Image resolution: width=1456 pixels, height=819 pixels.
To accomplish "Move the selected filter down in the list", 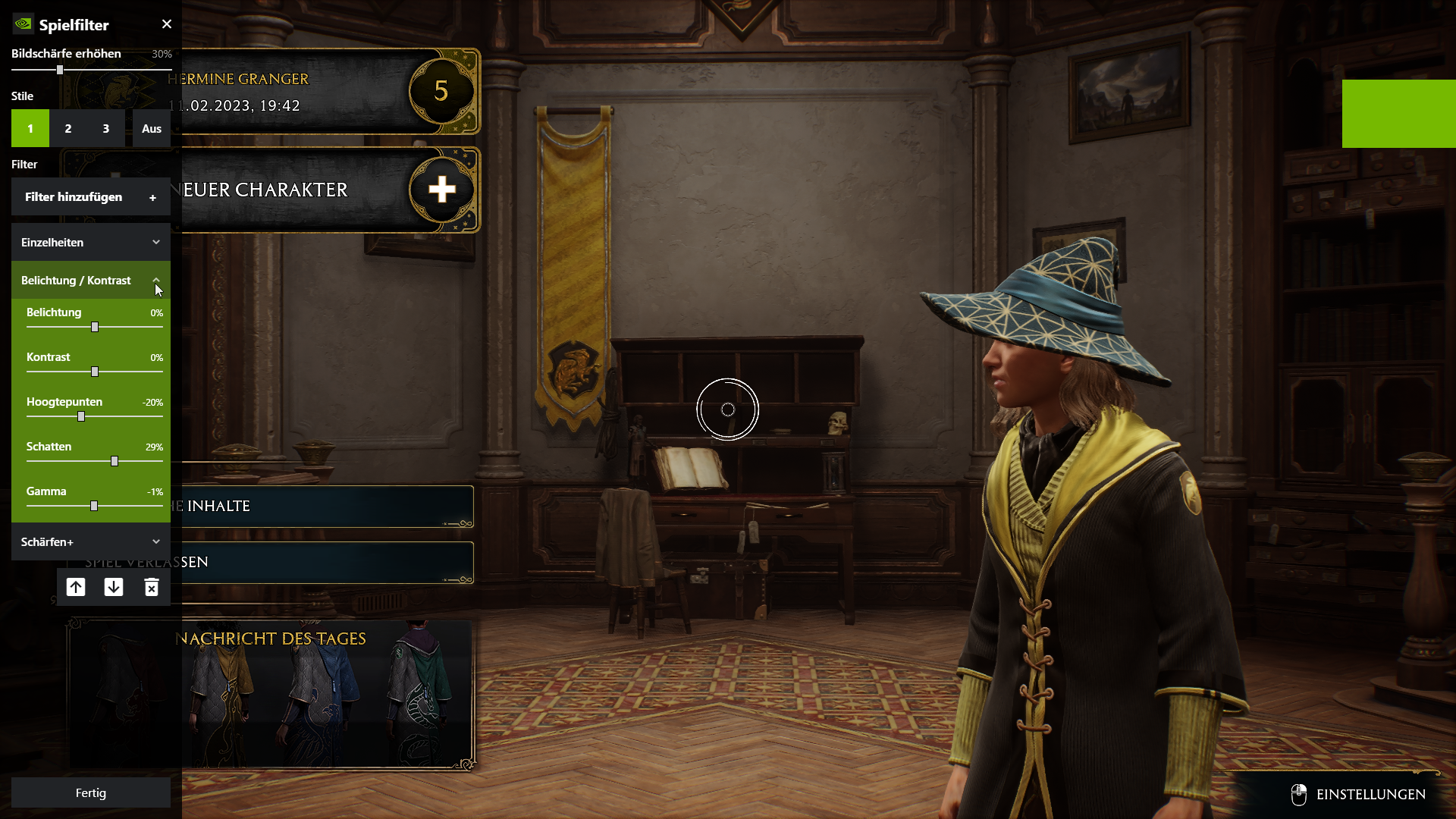I will [x=114, y=587].
